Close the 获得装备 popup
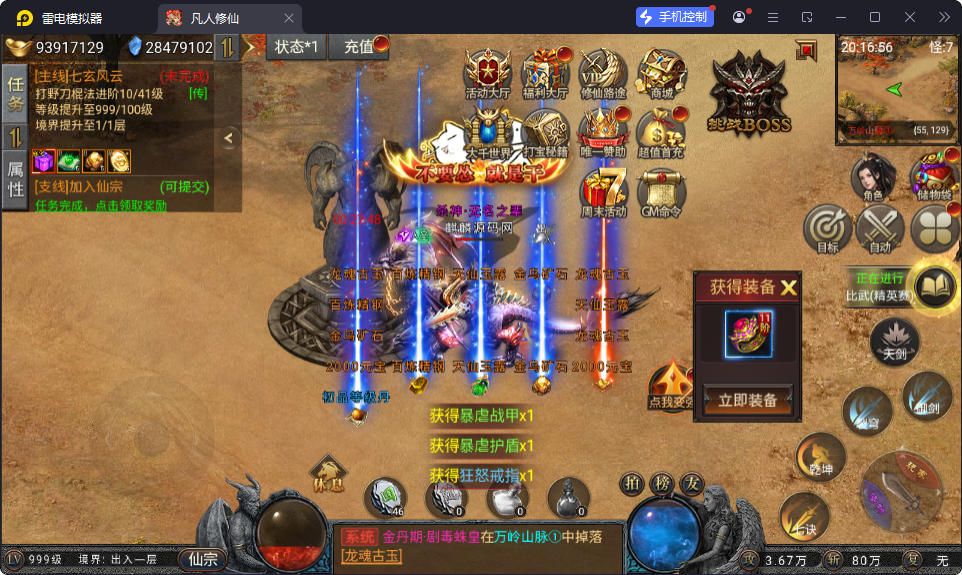Screen dimensions: 962x575 pos(789,287)
